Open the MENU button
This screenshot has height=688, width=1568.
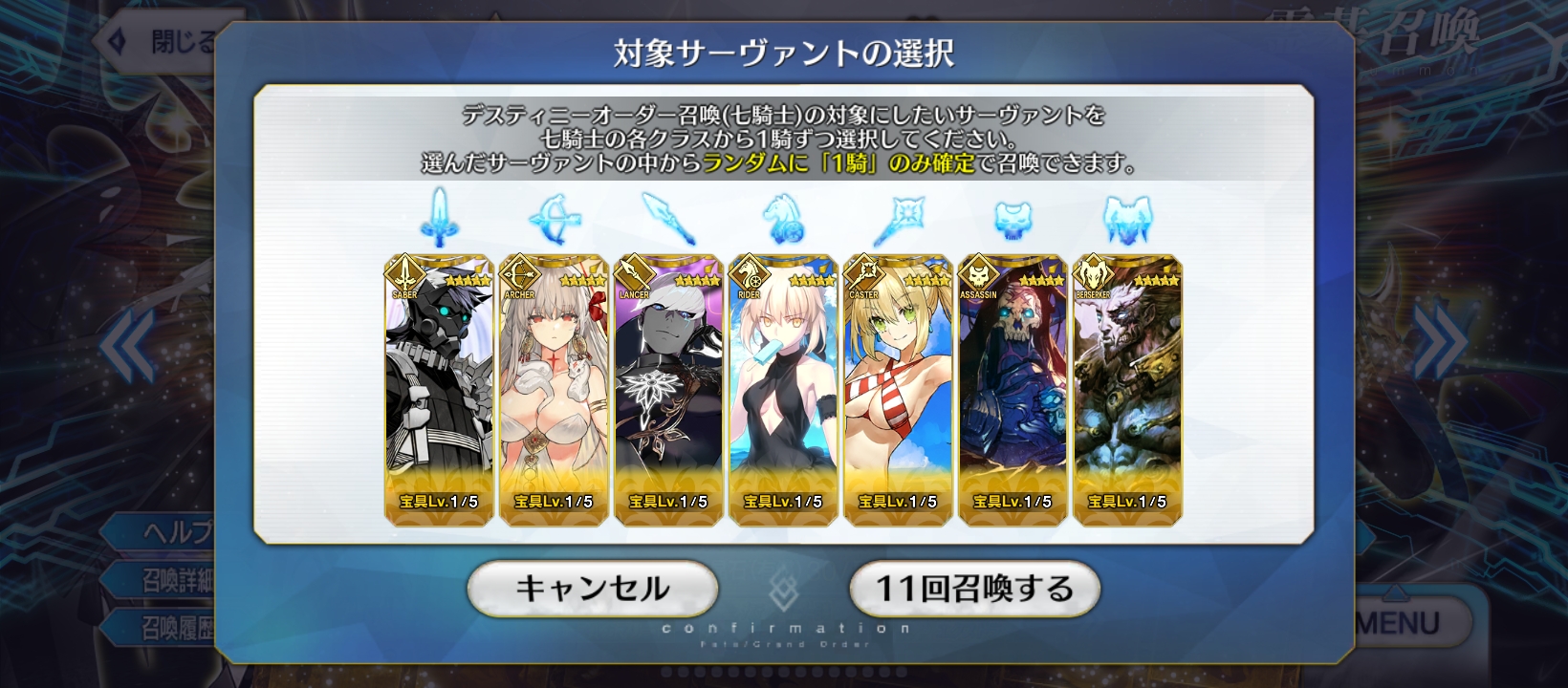[1405, 624]
